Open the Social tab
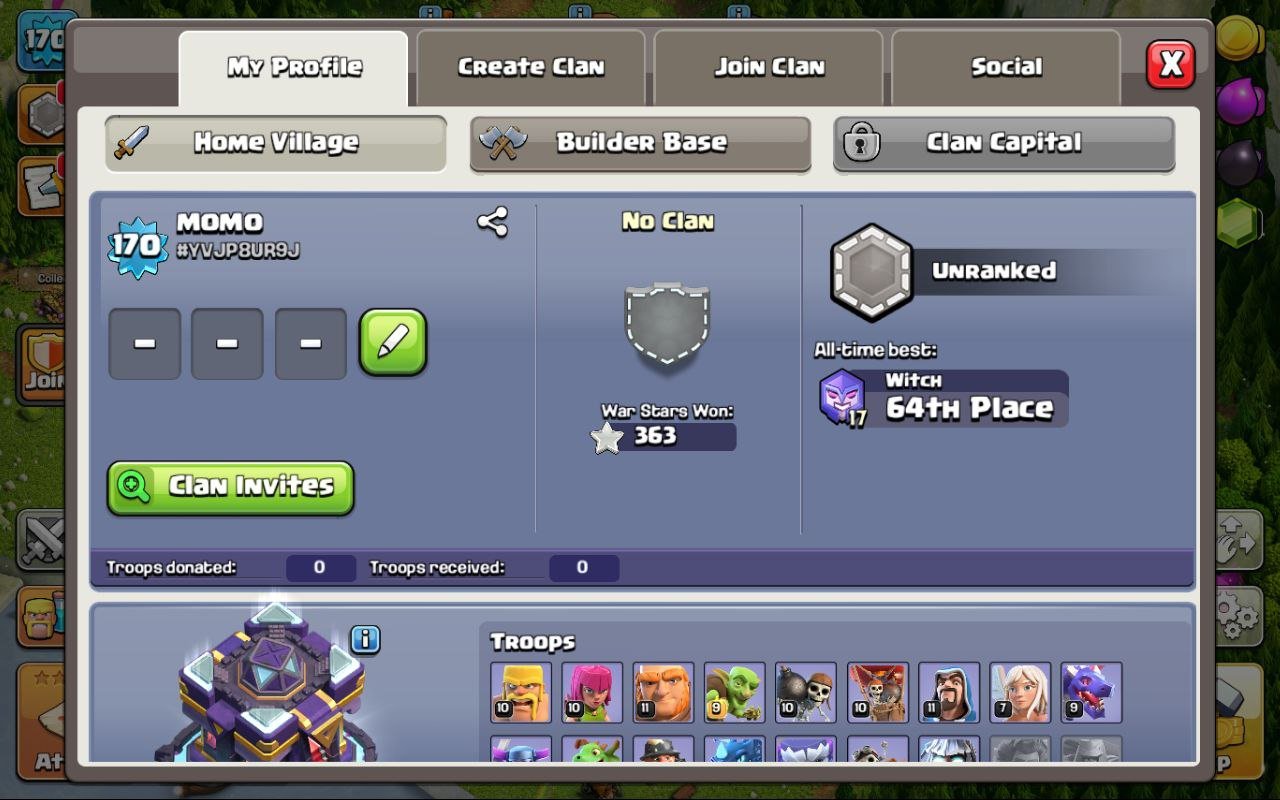1280x800 pixels. 1005,66
